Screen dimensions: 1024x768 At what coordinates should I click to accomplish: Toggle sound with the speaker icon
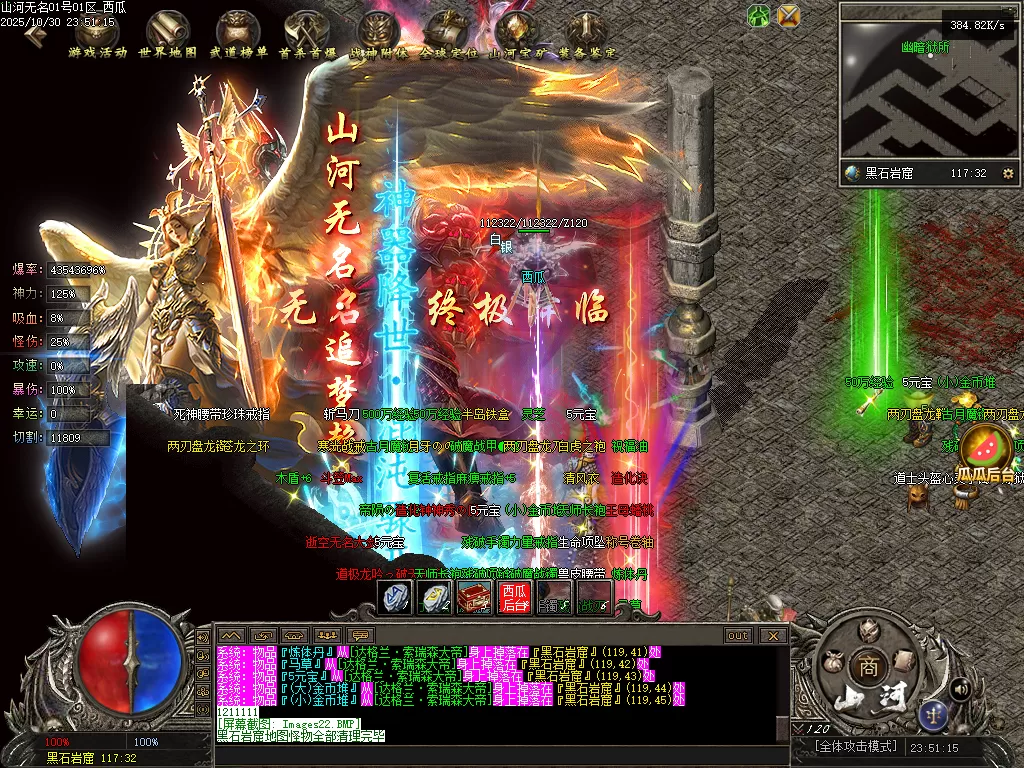point(960,688)
